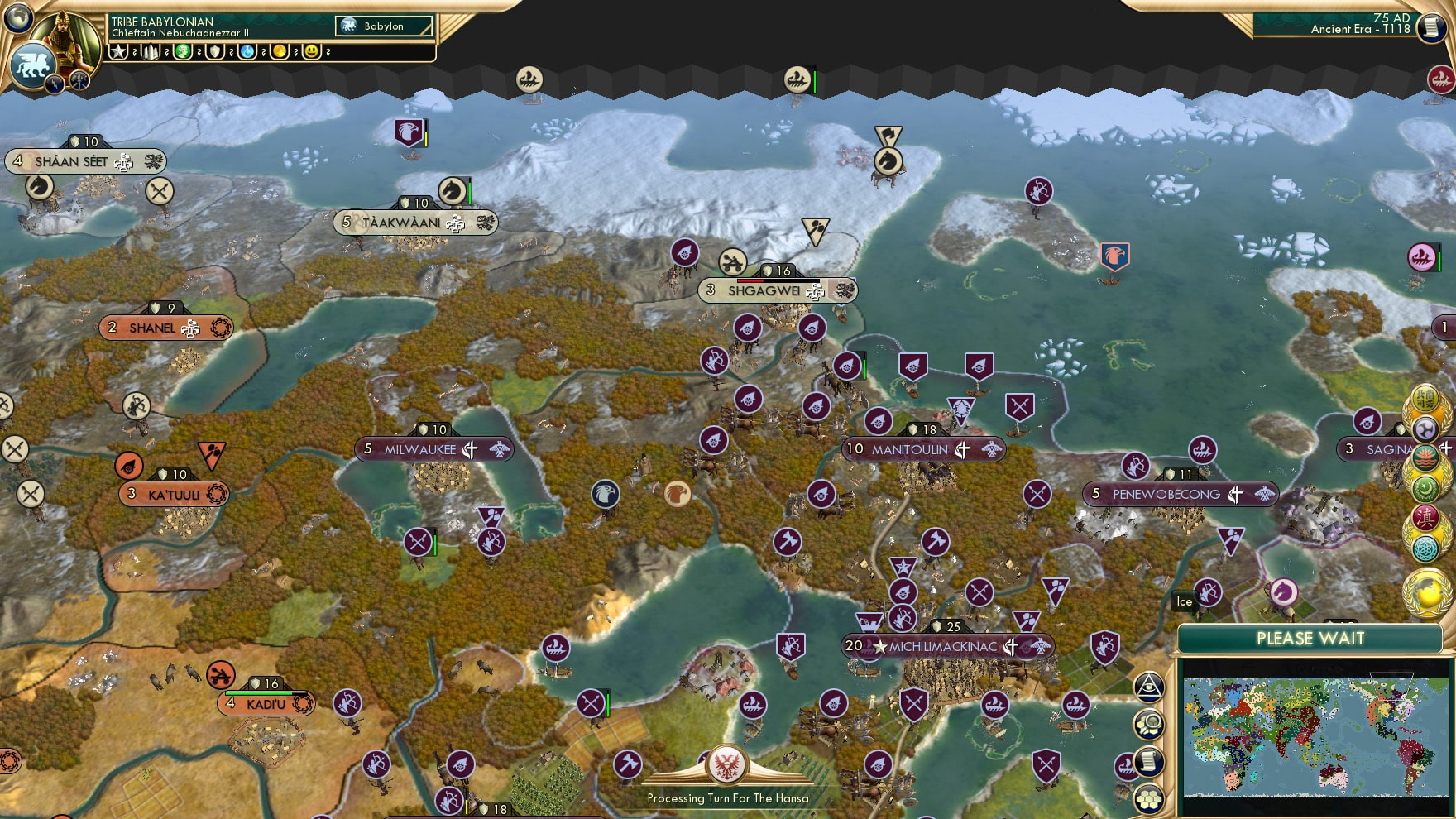Click the green crescent medallion on the right edge
Viewport: 1456px width, 819px height.
pyautogui.click(x=1425, y=488)
